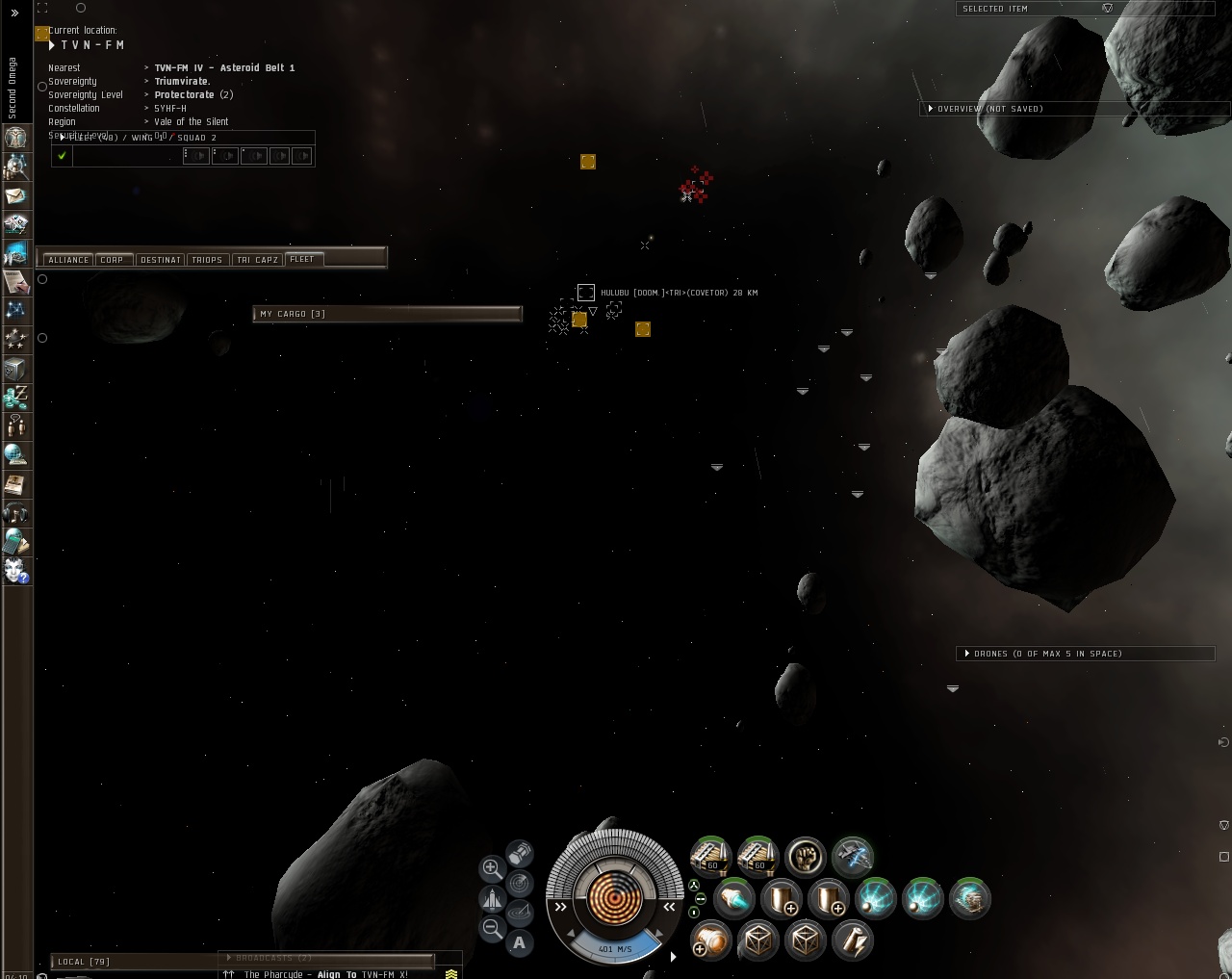Click the HUD zoom-out magnifier button
This screenshot has width=1232, height=979.
tap(492, 929)
